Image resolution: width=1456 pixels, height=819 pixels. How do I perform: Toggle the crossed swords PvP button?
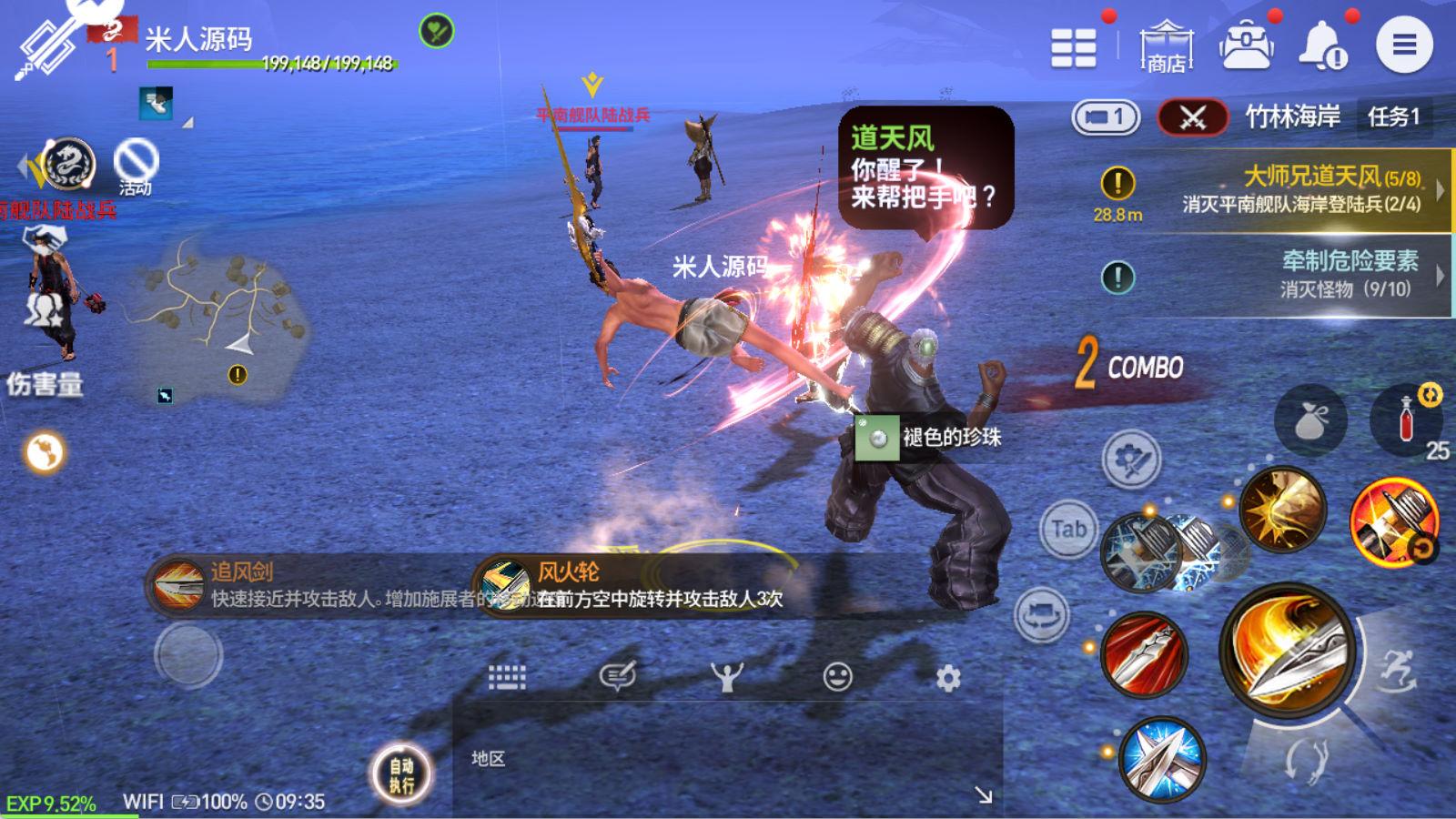point(1192,117)
